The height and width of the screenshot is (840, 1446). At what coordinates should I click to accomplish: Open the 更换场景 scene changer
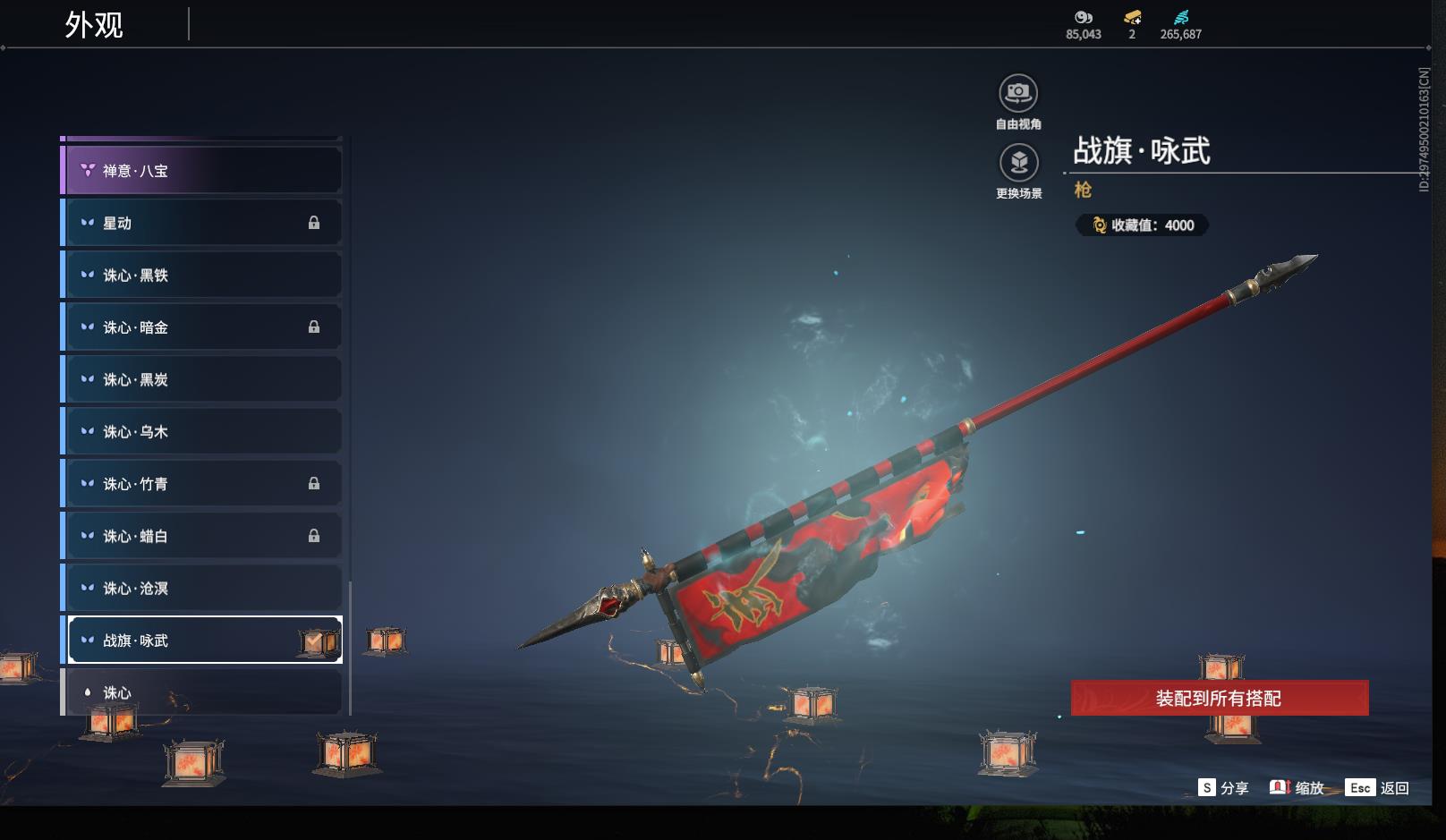1018,163
